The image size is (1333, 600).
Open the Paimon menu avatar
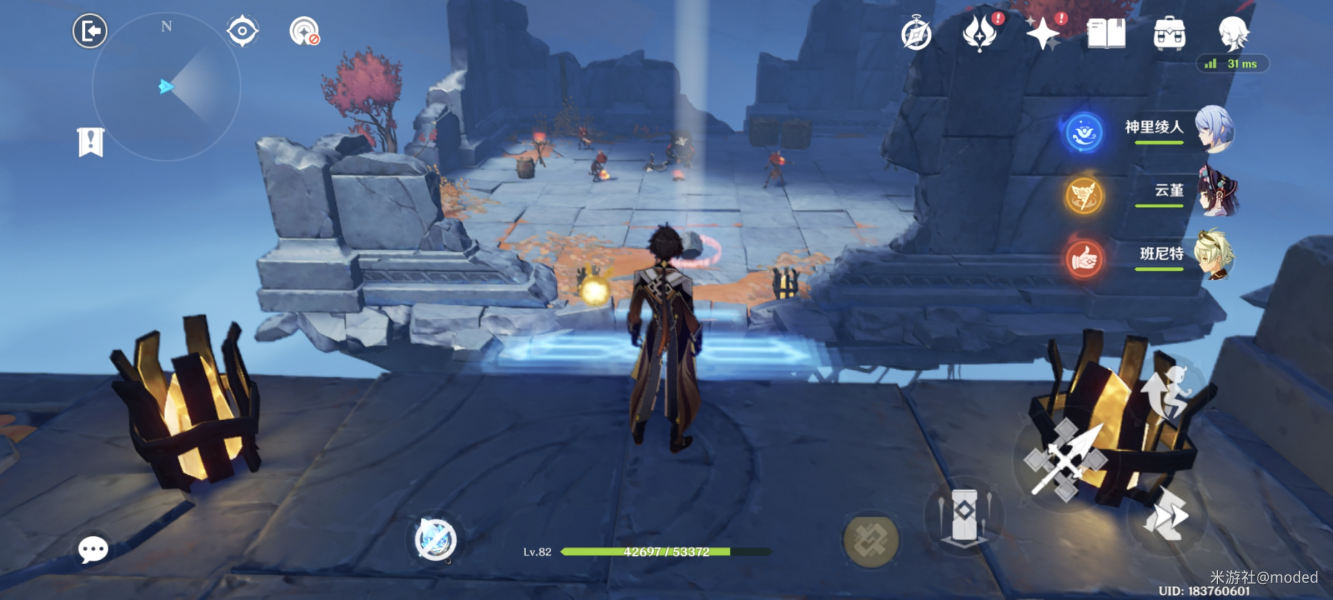point(1234,33)
